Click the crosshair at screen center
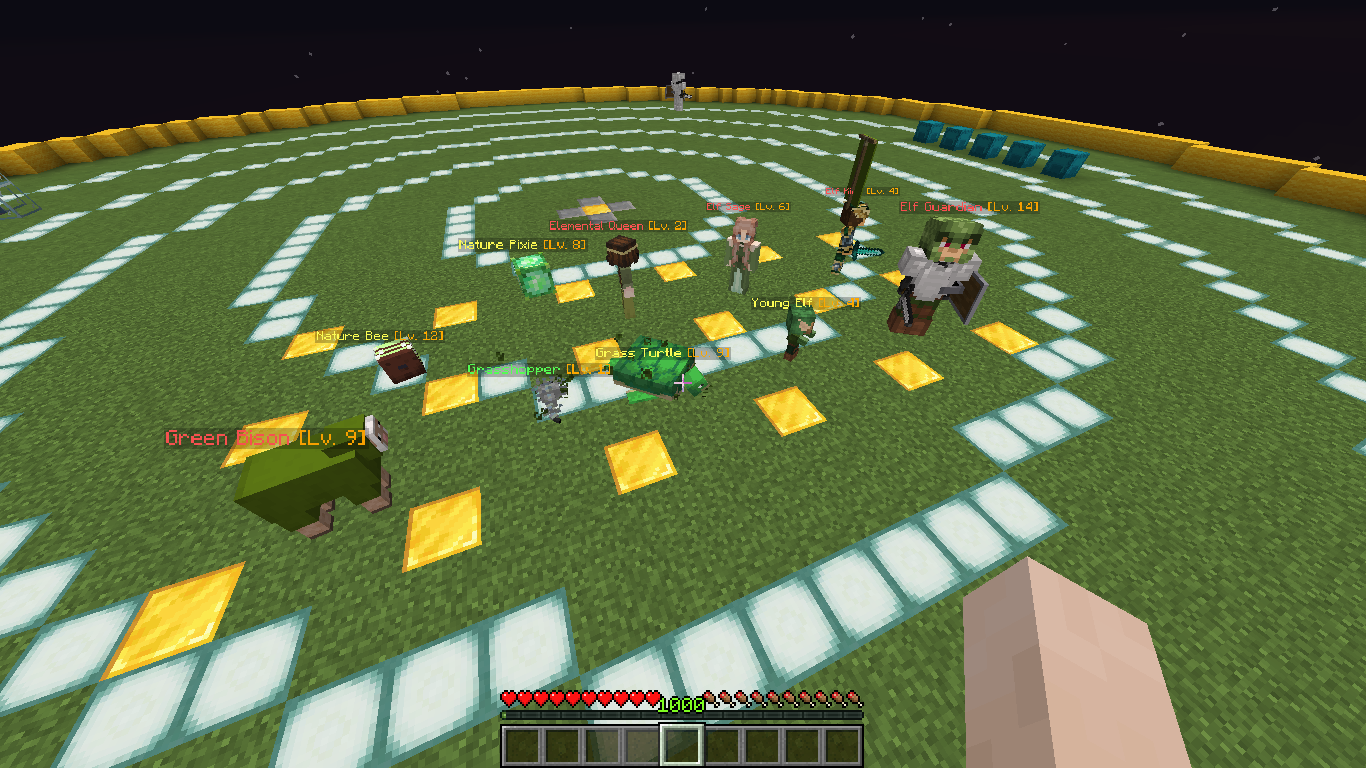This screenshot has width=1366, height=768. point(683,384)
